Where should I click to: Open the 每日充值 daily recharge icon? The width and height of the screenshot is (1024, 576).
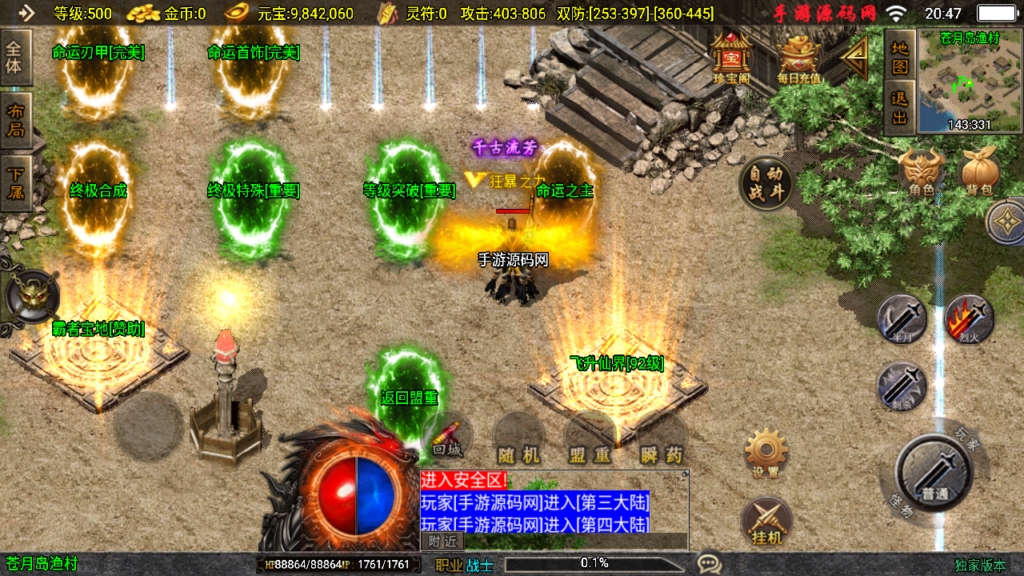pyautogui.click(x=798, y=57)
